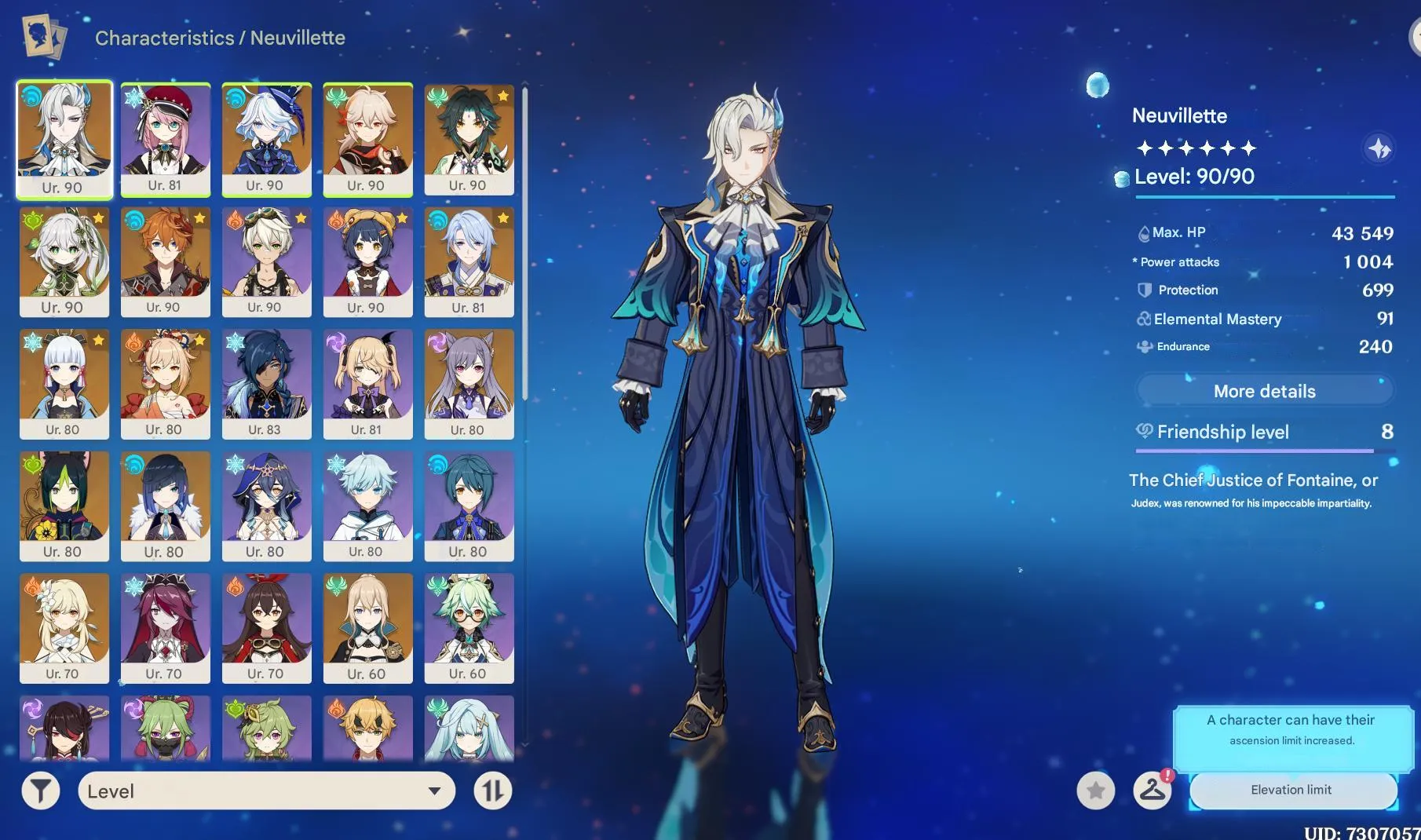The image size is (1421, 840).
Task: Click the red notification badge on the outfit icon
Action: pos(1167,776)
